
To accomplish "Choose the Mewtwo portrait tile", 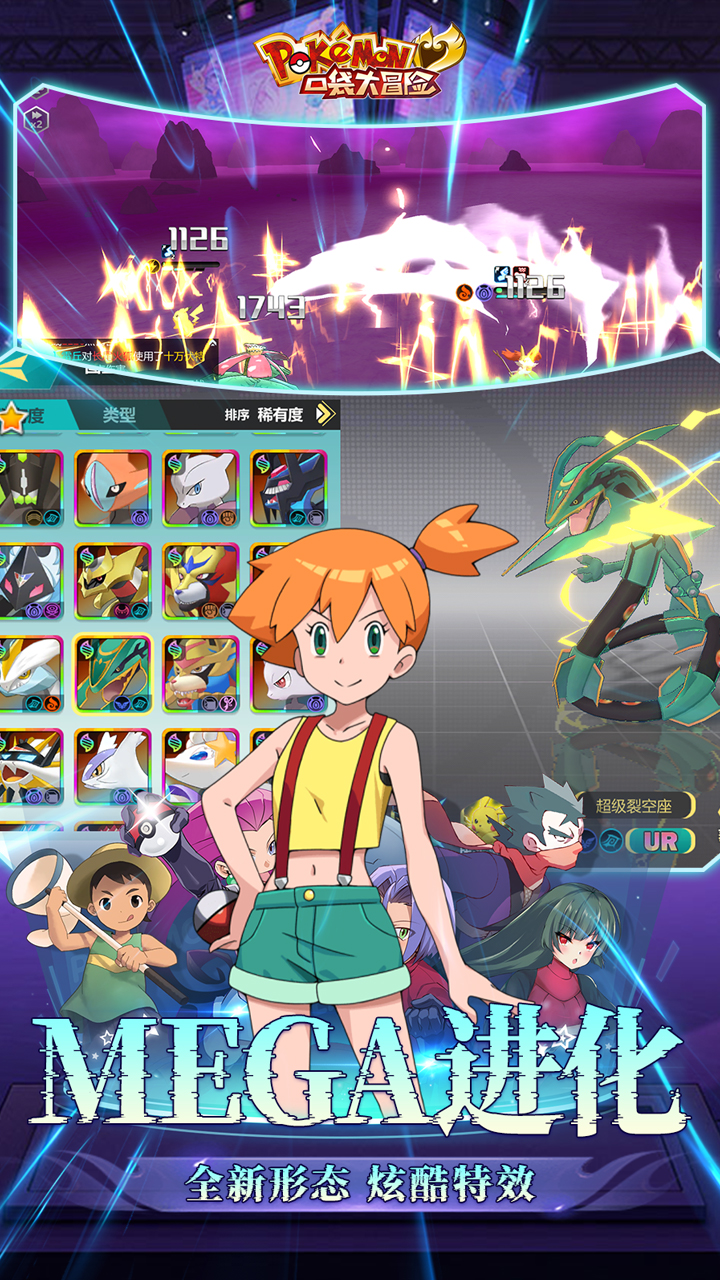I will tap(200, 487).
